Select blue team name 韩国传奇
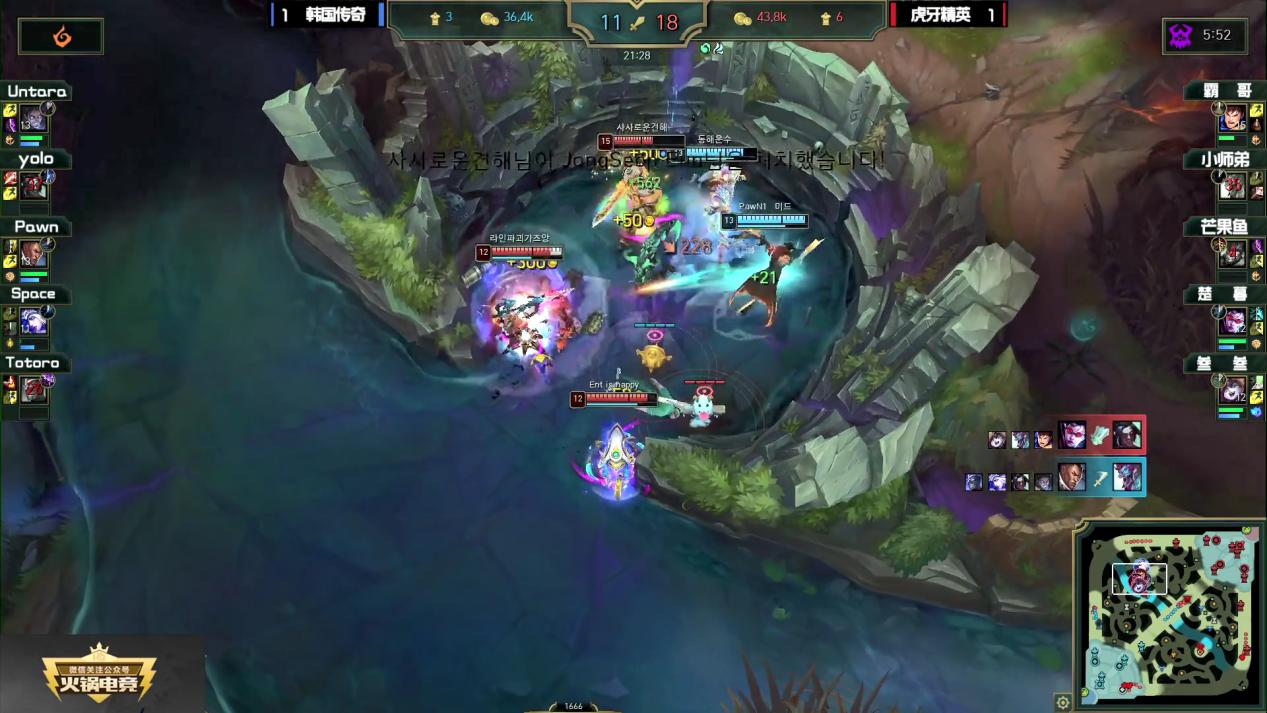The image size is (1267, 713). [335, 15]
